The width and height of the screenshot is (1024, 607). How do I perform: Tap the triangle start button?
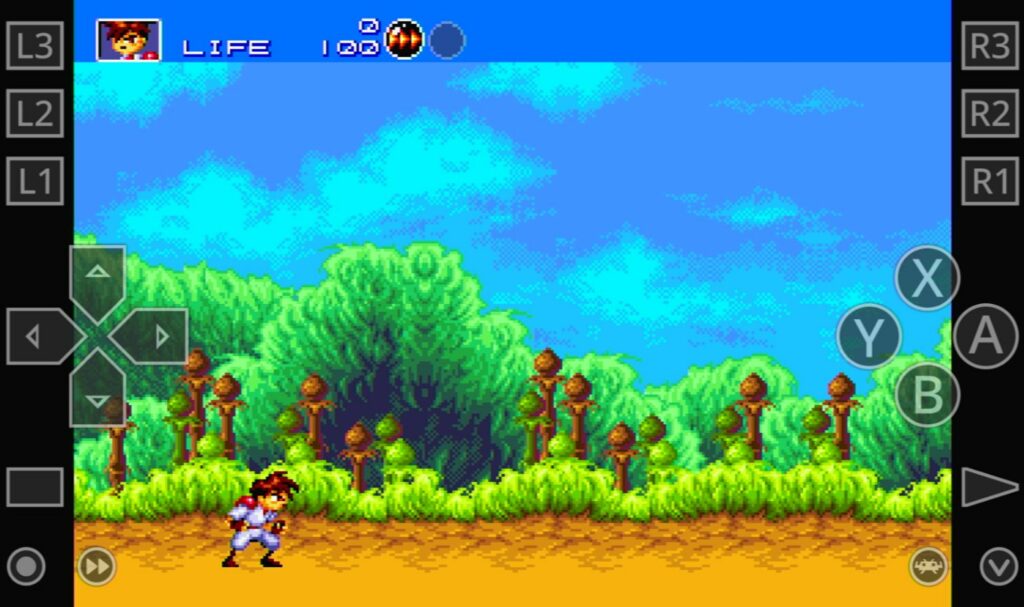pyautogui.click(x=988, y=487)
